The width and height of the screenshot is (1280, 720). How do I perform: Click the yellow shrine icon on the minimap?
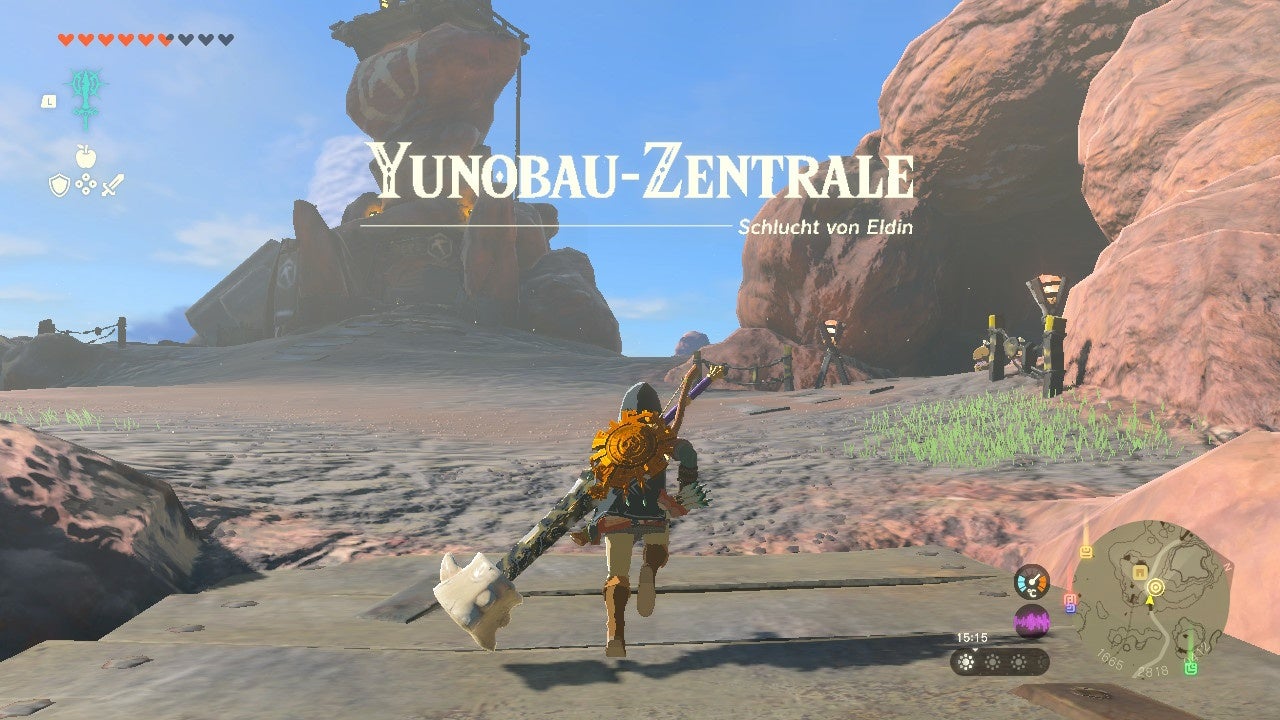tap(1086, 550)
